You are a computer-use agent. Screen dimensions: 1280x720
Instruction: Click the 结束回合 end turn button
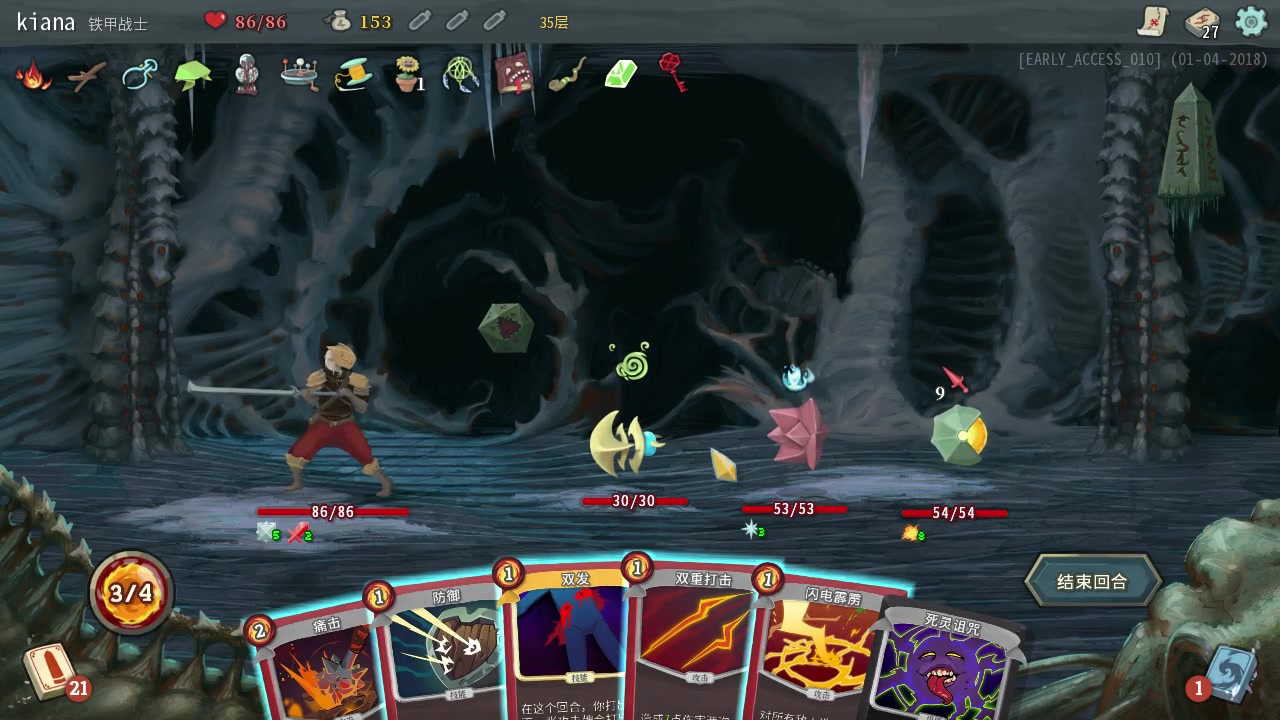click(1092, 581)
